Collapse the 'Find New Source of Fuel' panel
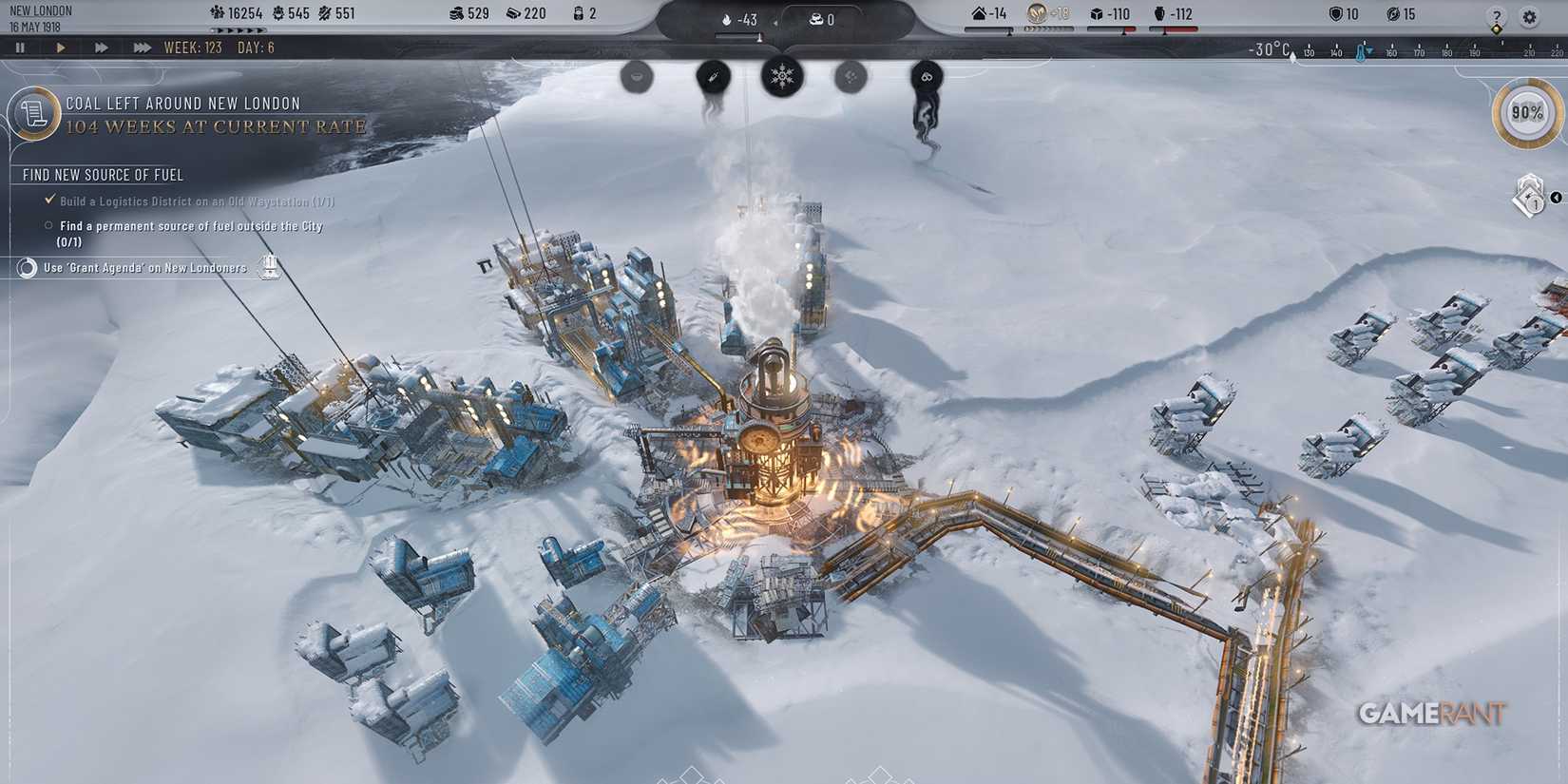 103,175
